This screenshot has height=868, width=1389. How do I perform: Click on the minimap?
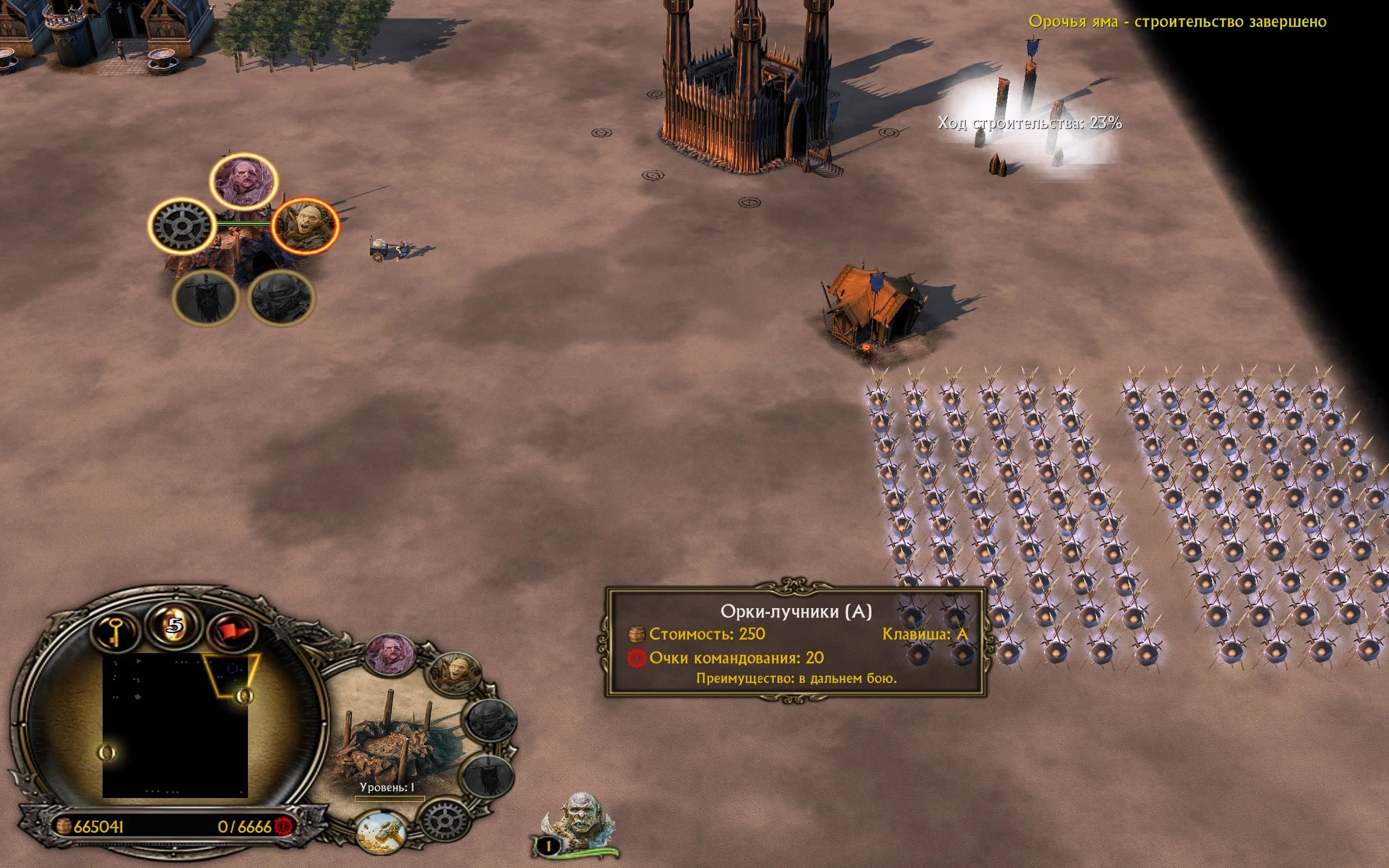pos(175,725)
